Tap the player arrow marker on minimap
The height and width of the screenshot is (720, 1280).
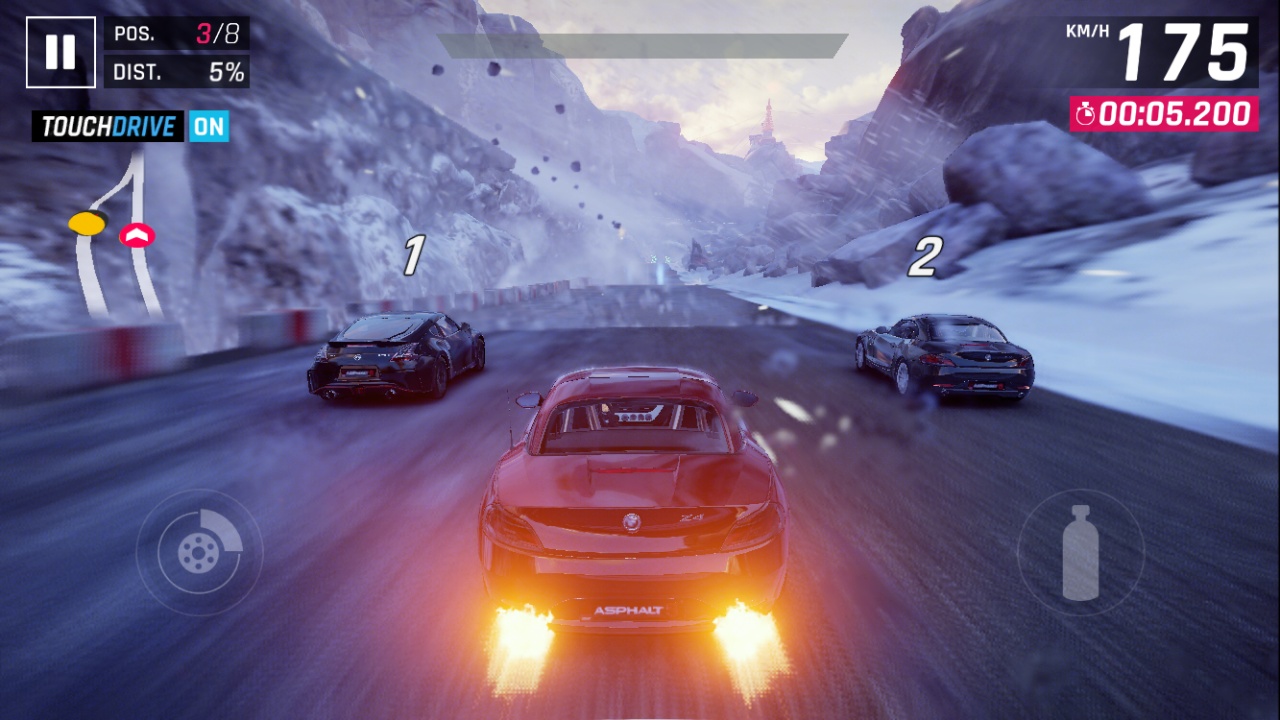139,236
